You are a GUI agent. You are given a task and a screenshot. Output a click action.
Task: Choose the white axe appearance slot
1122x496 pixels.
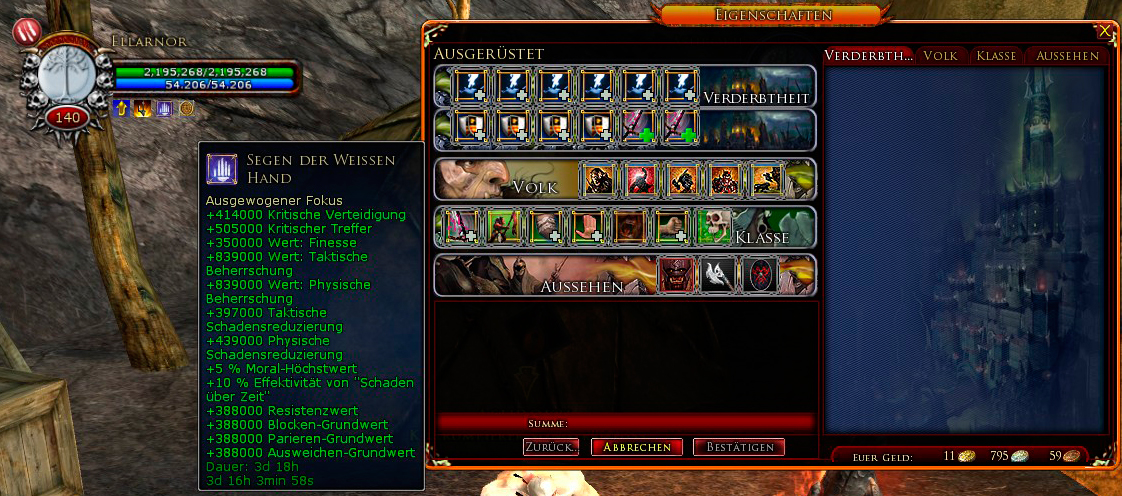(x=718, y=275)
